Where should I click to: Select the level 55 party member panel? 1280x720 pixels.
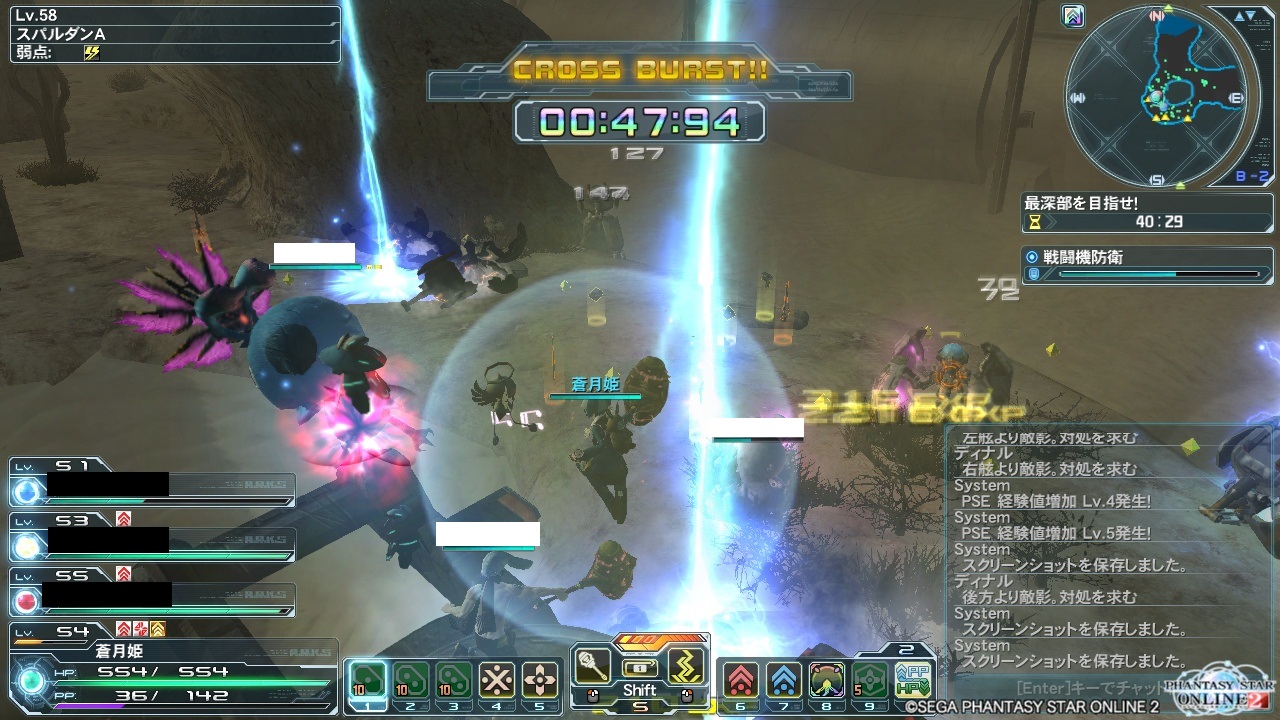(152, 592)
